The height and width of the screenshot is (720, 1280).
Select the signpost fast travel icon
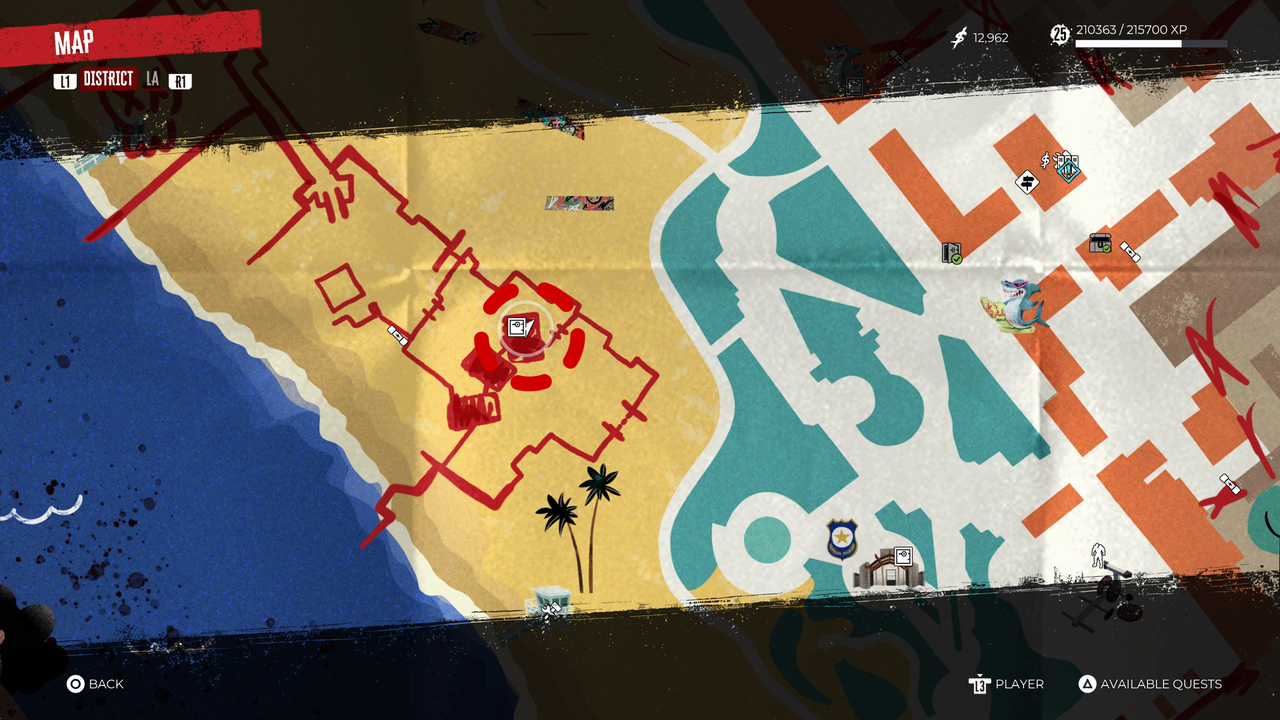[x=1028, y=182]
